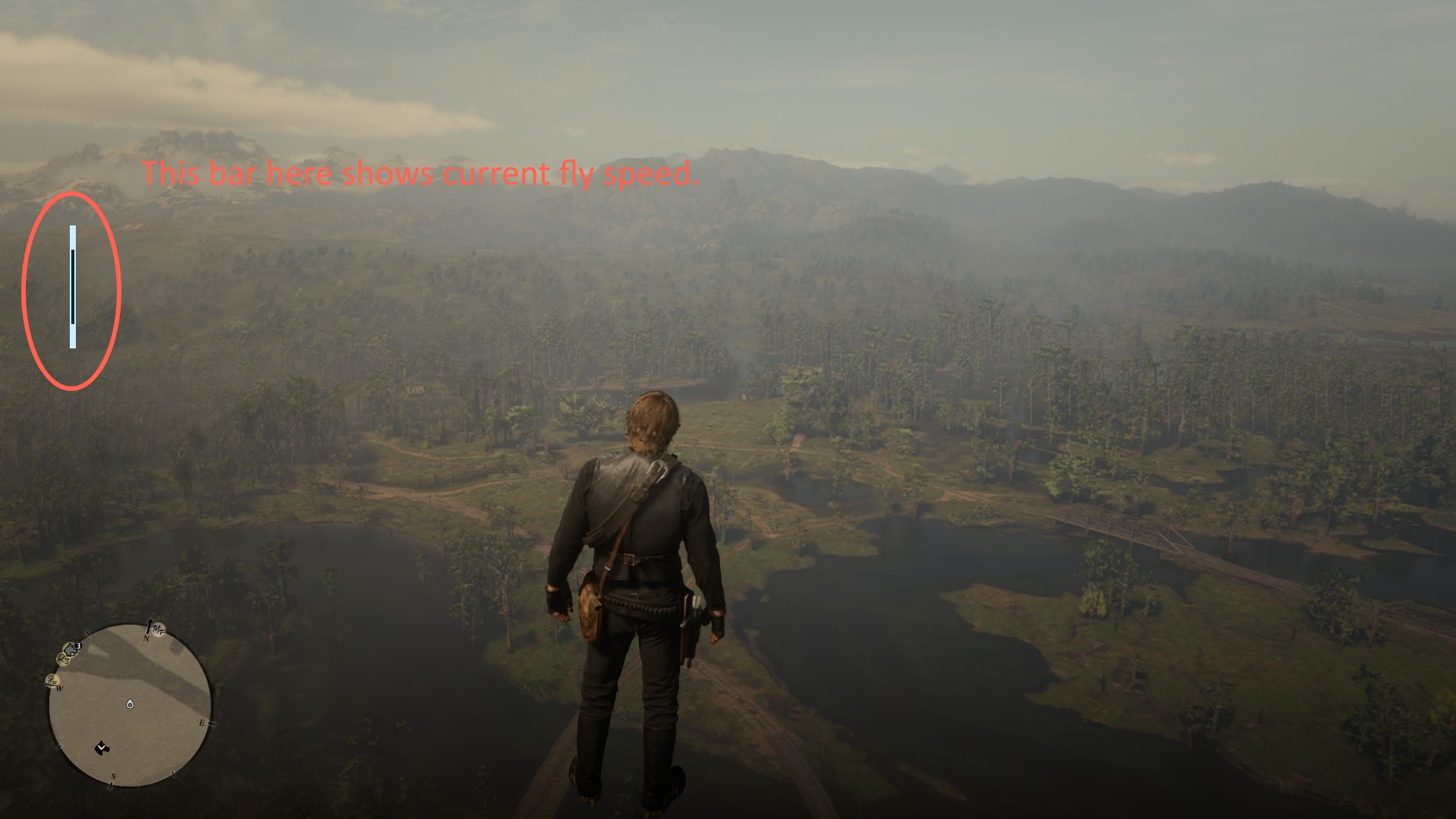Click the N compass letter on the minimap
The width and height of the screenshot is (1456, 819).
pos(146,638)
